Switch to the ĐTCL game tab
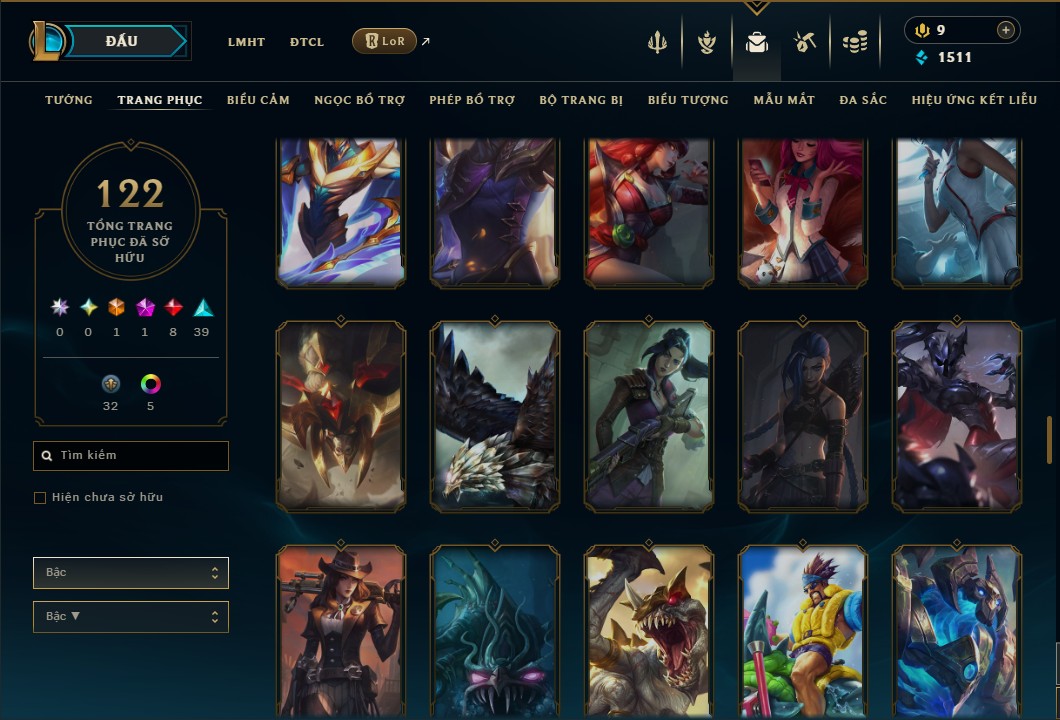 307,42
